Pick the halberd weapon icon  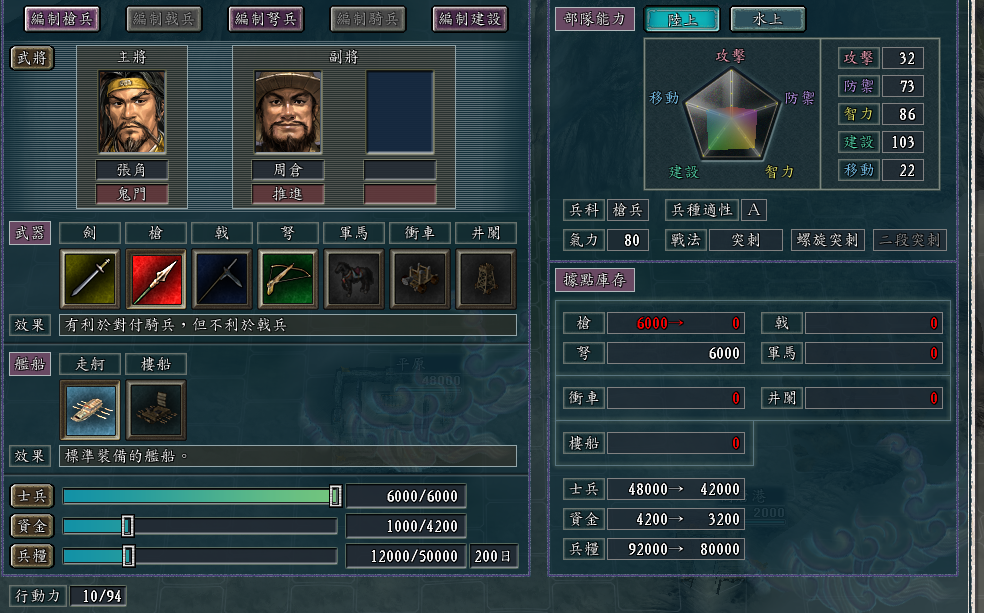(x=222, y=279)
